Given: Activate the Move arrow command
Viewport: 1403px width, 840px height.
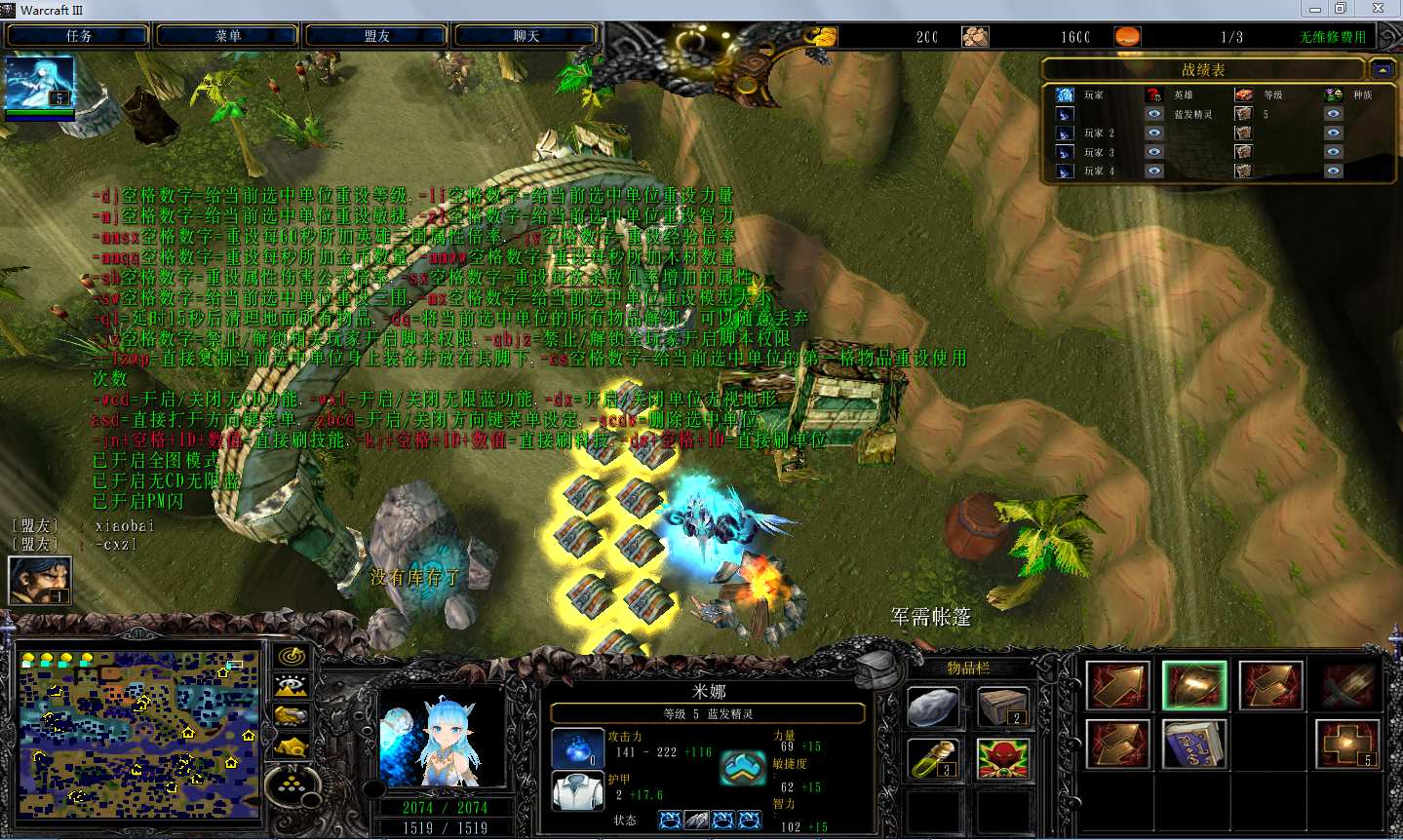Looking at the screenshot, I should (x=1117, y=685).
